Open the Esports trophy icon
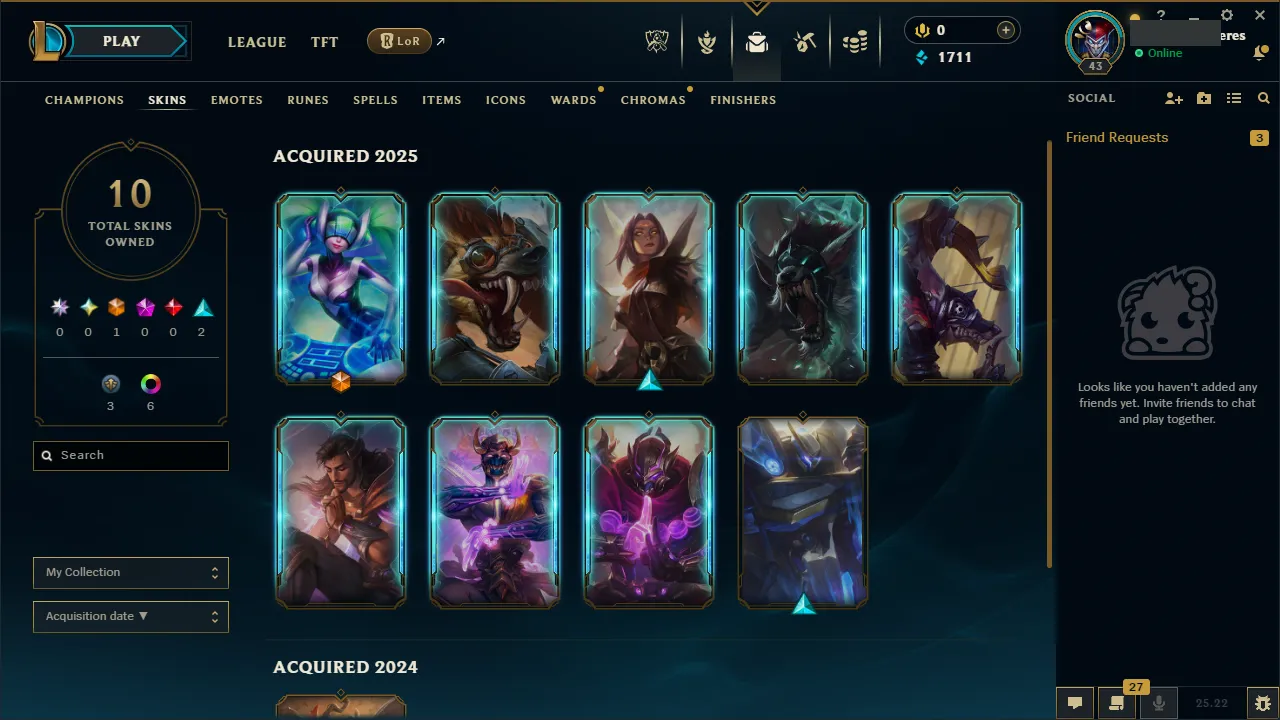 (x=657, y=41)
